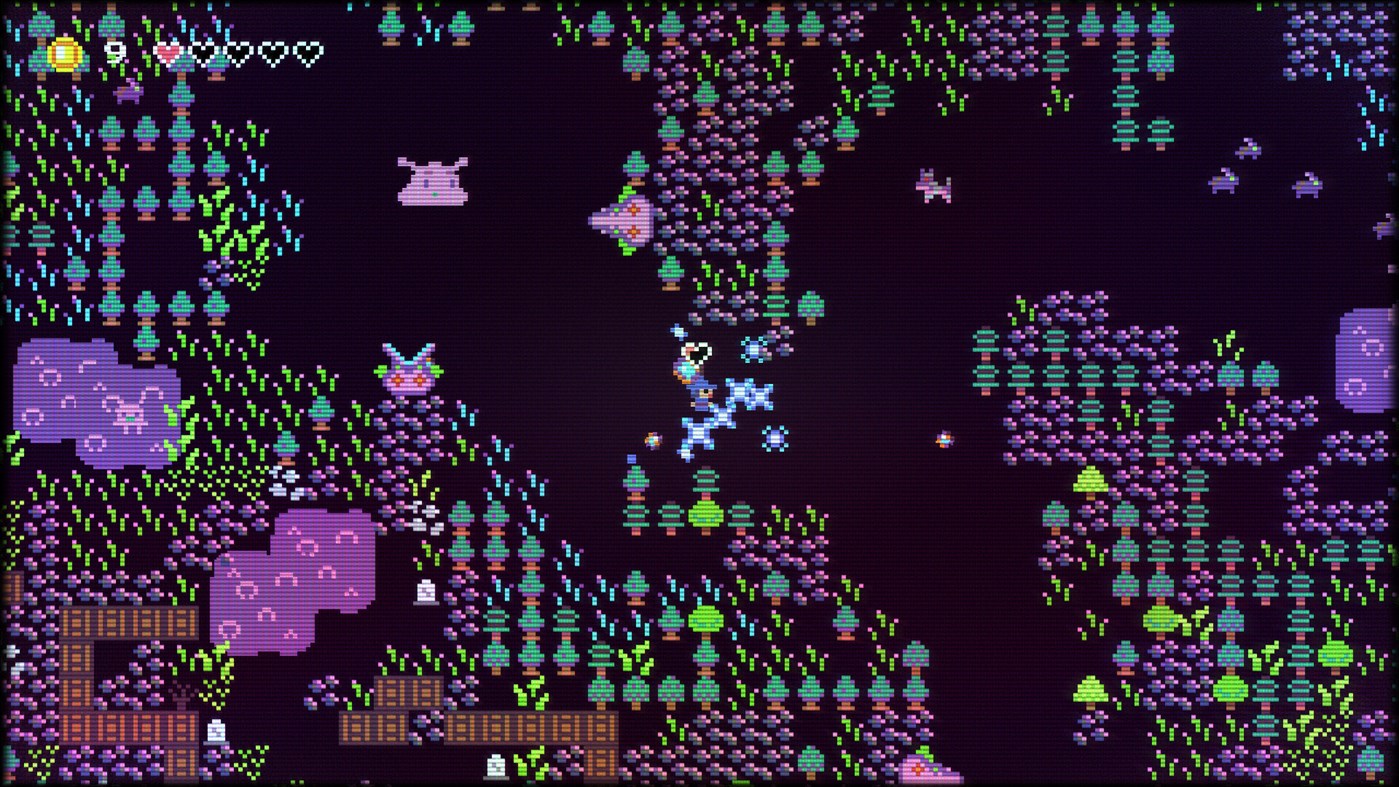Select the purple rabbit below the coin counter

coord(128,92)
